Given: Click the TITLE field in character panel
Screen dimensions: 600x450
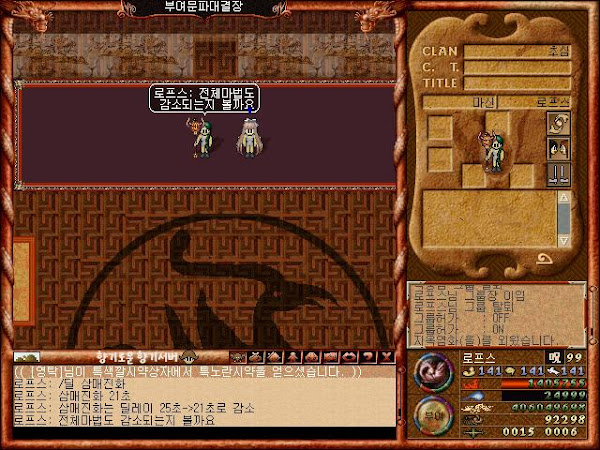Looking at the screenshot, I should click(517, 84).
